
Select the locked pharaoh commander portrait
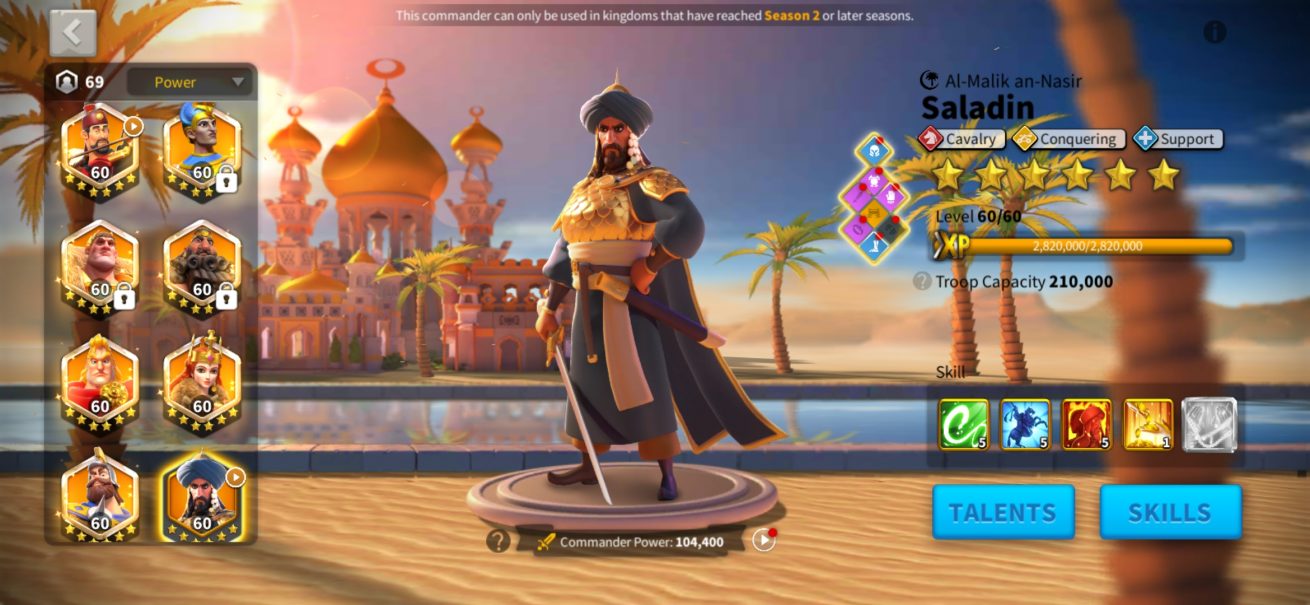tap(201, 149)
